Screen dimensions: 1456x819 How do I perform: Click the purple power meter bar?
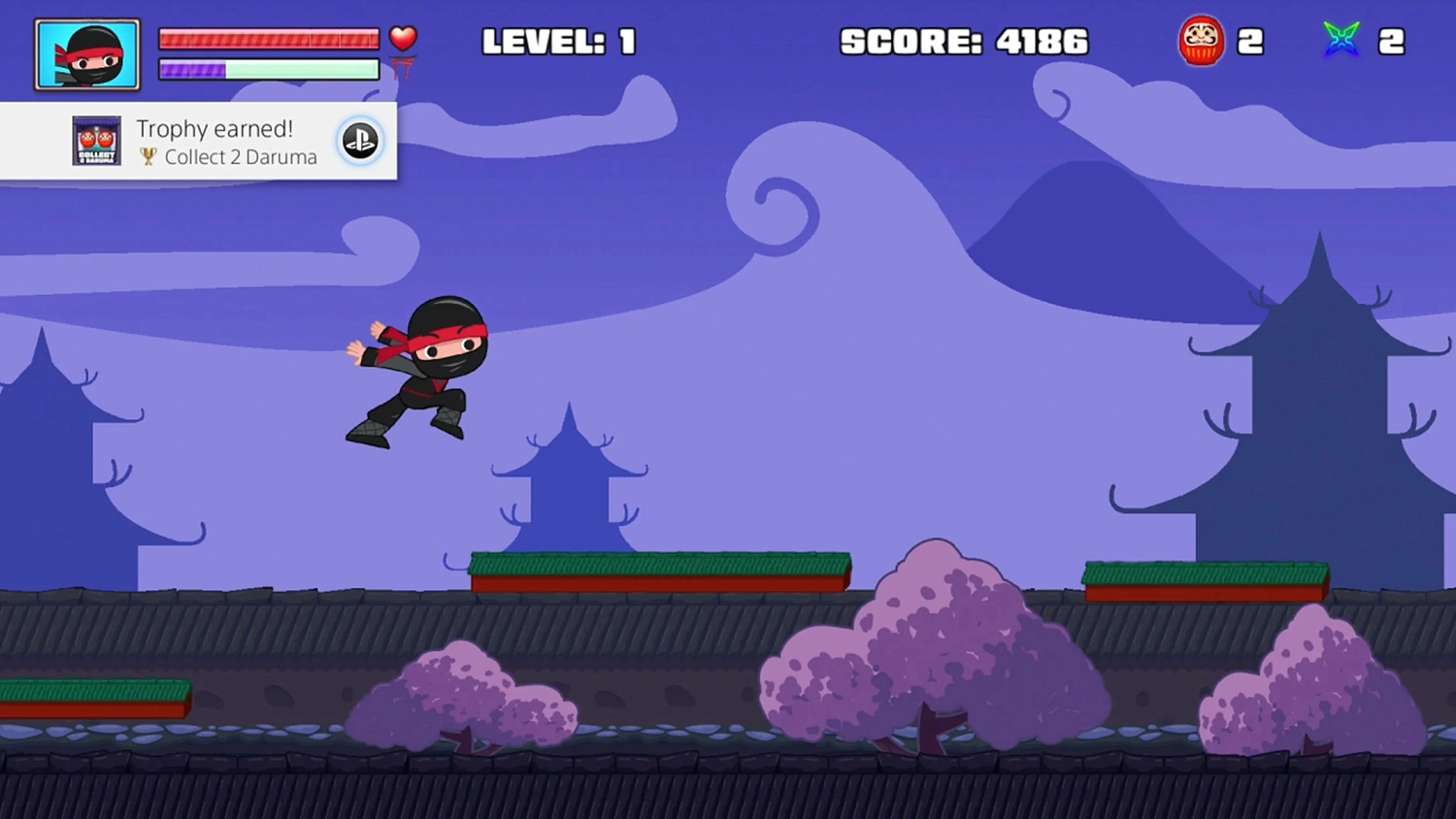pos(193,70)
